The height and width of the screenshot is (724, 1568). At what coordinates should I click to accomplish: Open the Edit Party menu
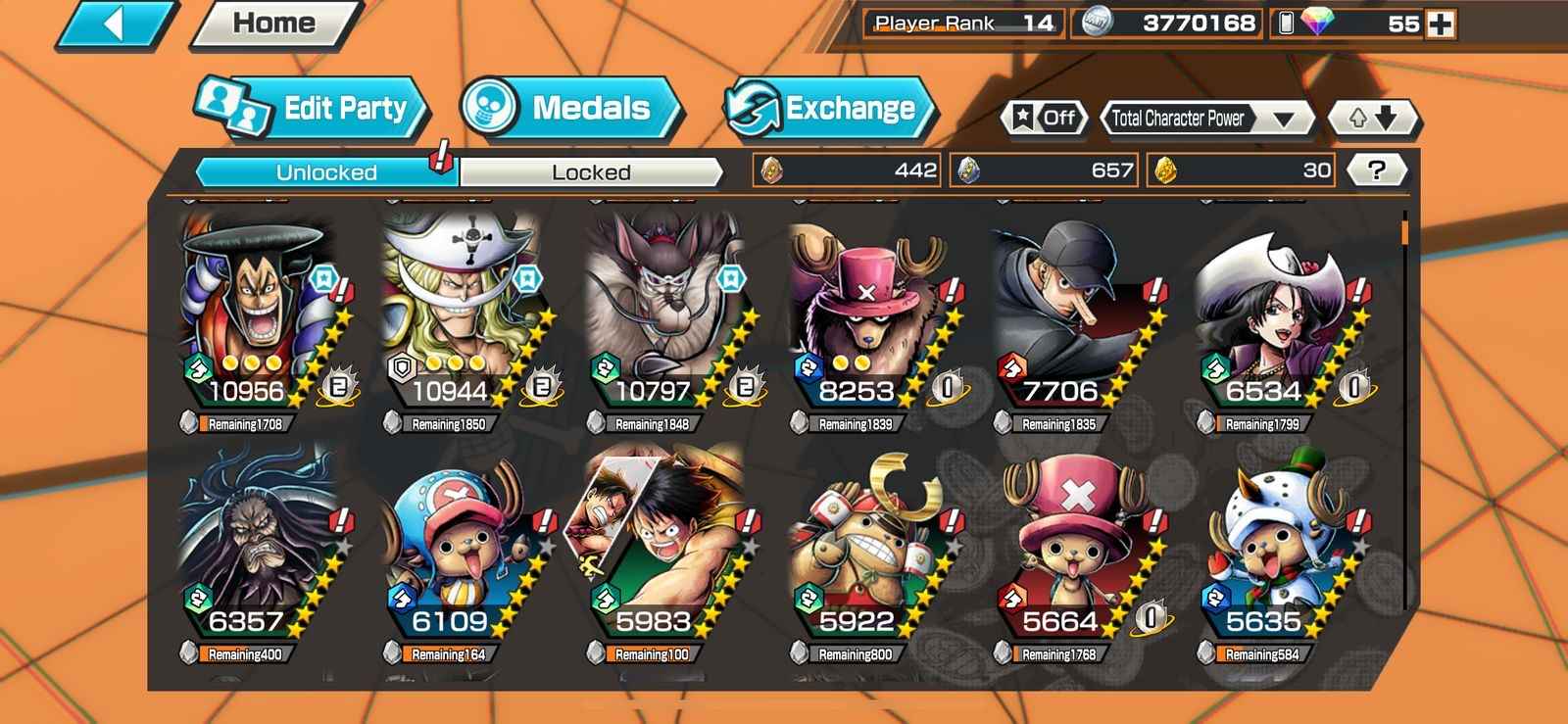tap(314, 108)
